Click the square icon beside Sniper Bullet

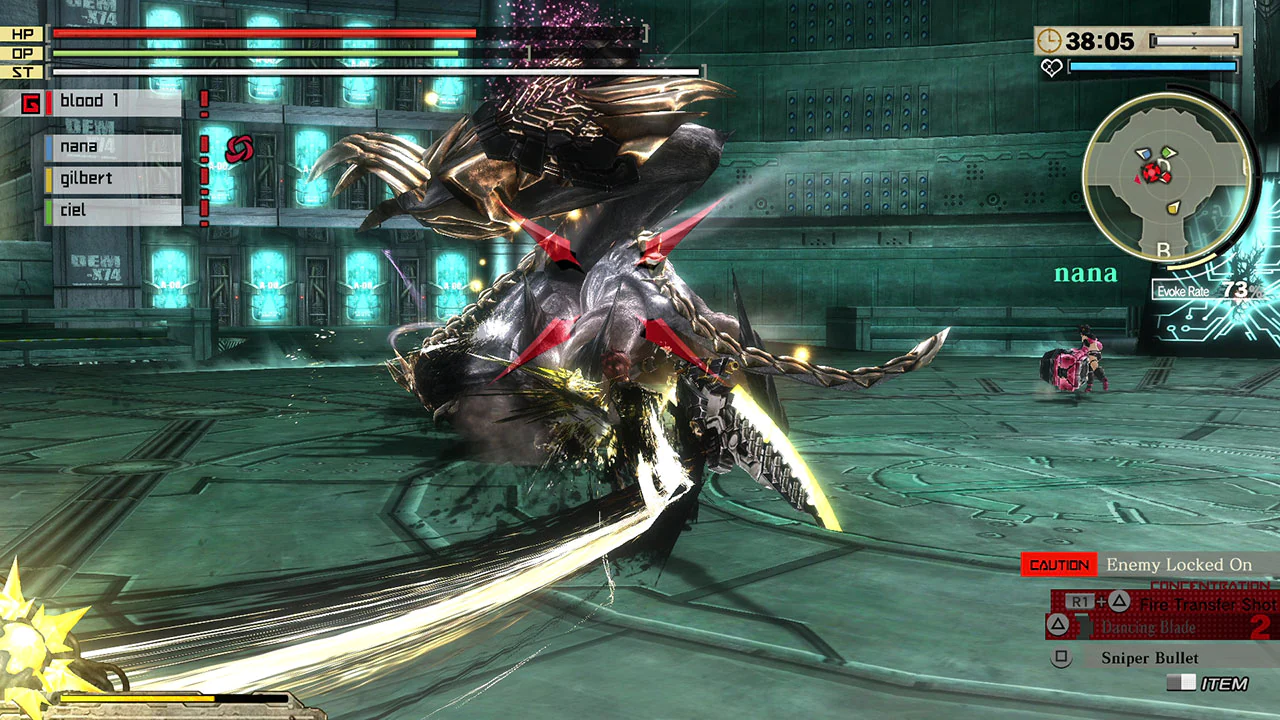click(x=1061, y=657)
